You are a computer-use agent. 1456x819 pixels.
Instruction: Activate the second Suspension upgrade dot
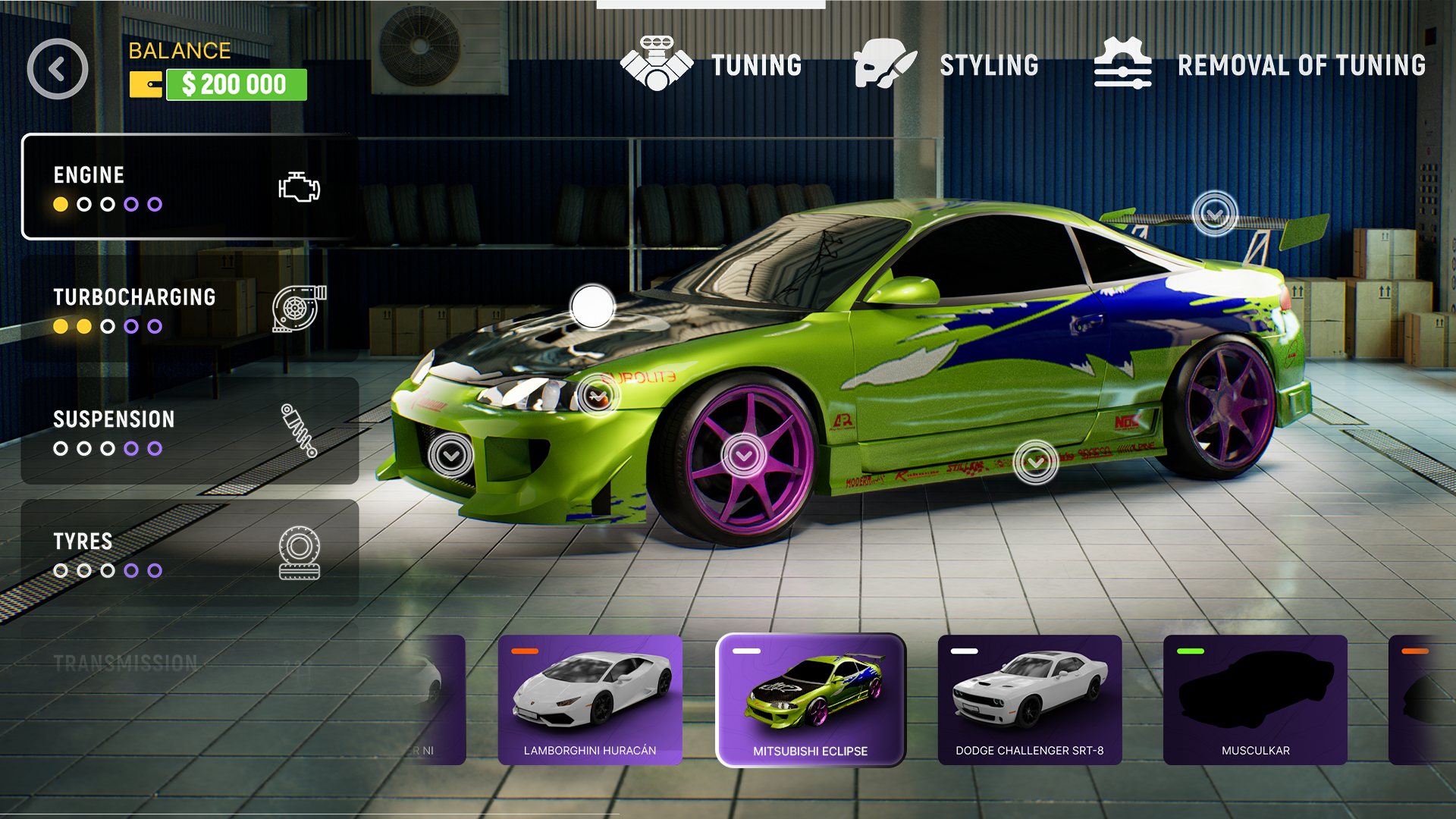click(x=83, y=448)
